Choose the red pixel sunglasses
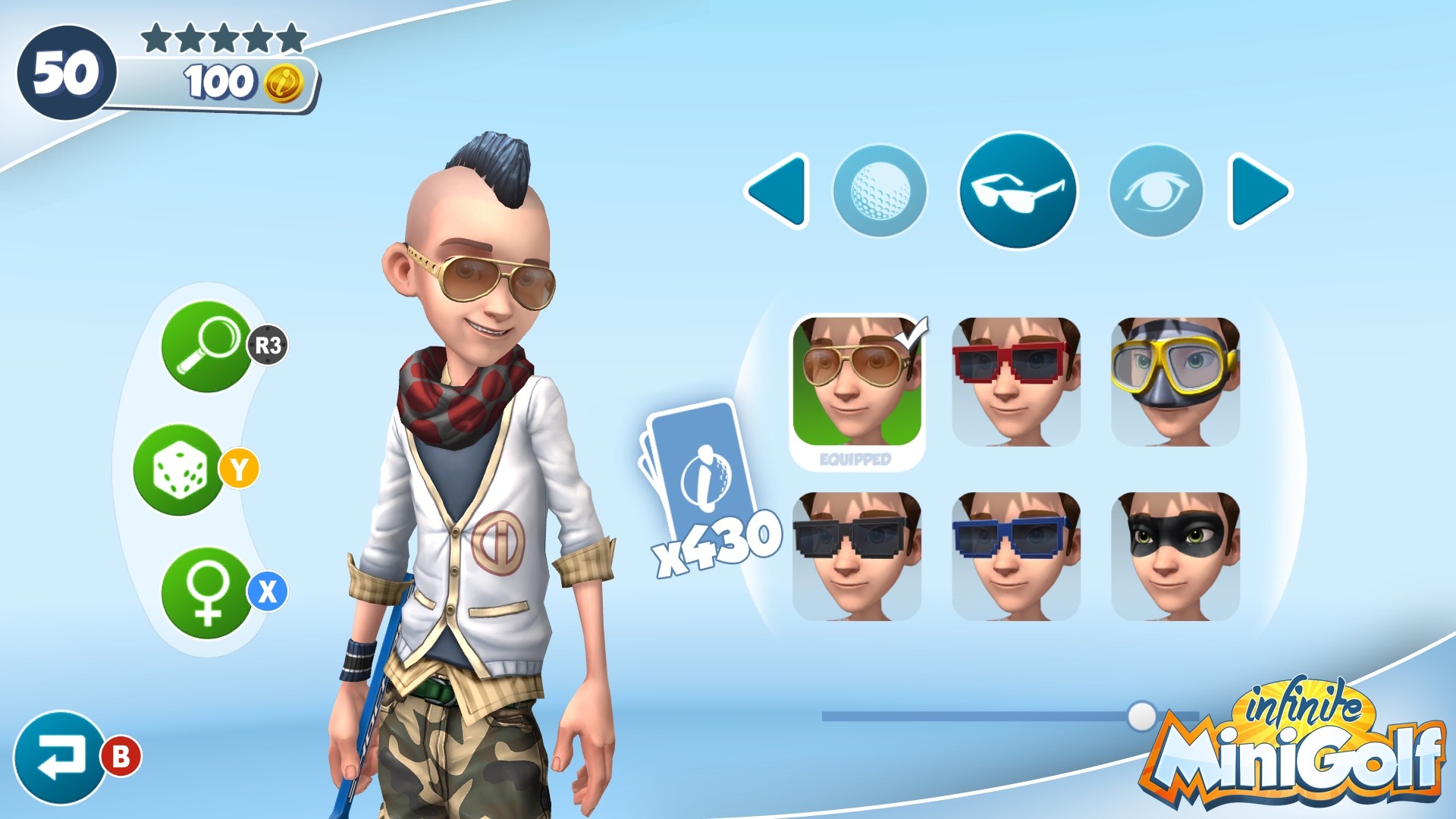This screenshot has width=1456, height=819. (x=1016, y=382)
